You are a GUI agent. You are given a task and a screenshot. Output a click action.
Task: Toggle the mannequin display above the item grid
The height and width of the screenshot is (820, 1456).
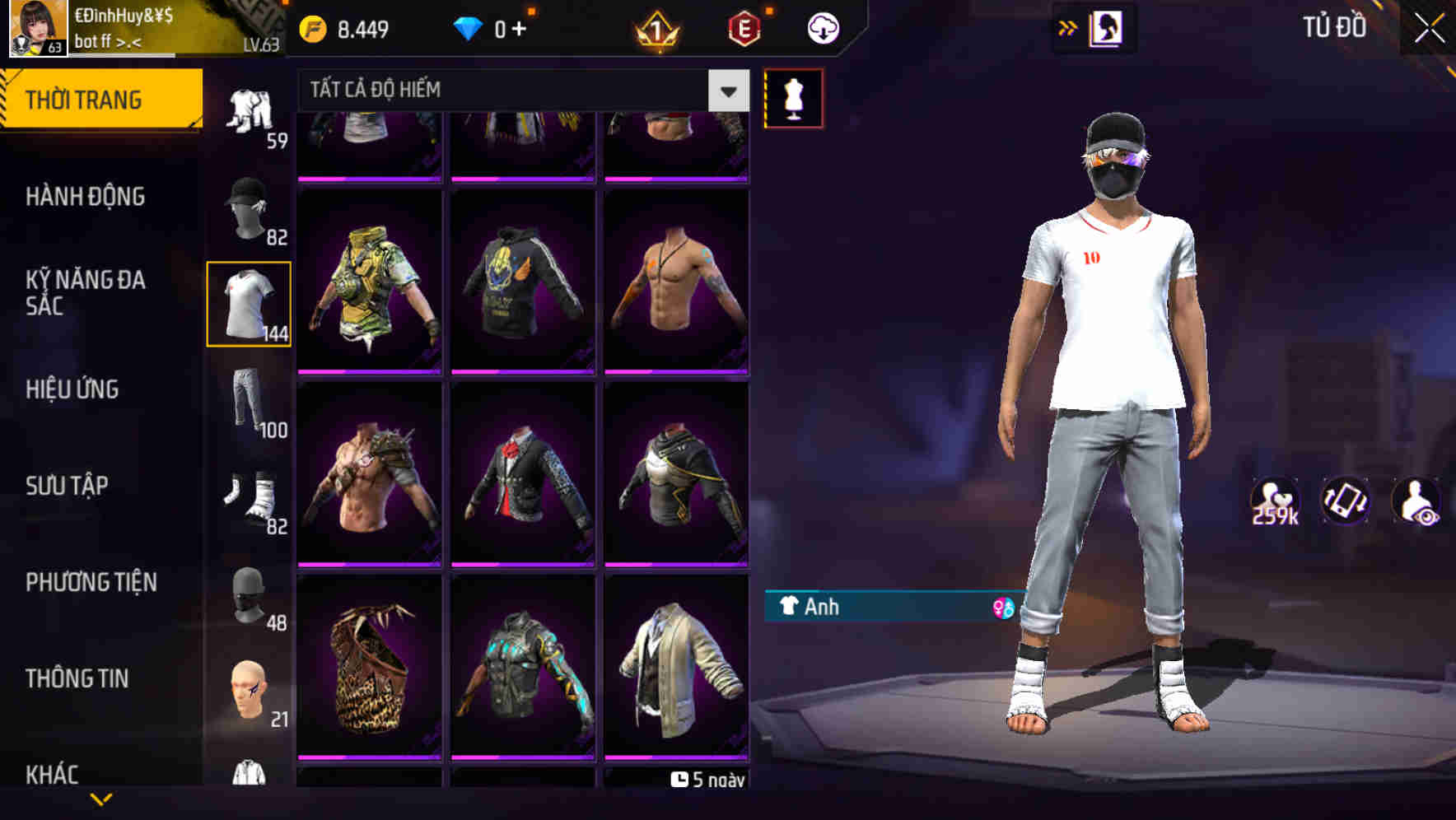click(795, 97)
